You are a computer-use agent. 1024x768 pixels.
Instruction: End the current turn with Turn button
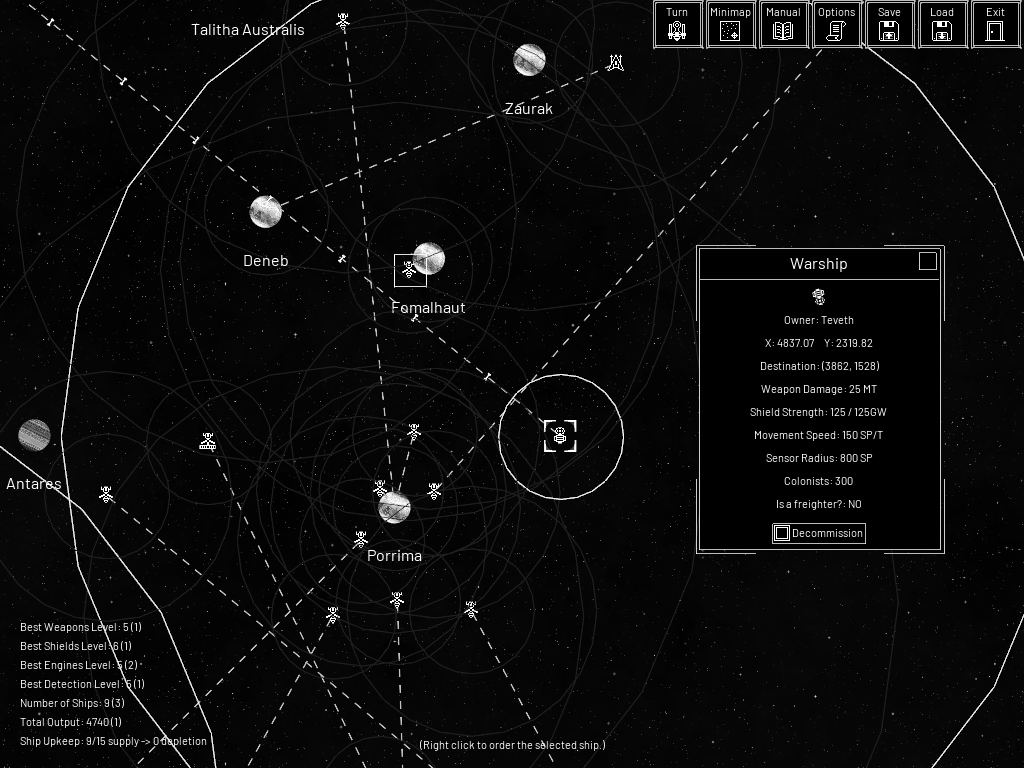(677, 24)
